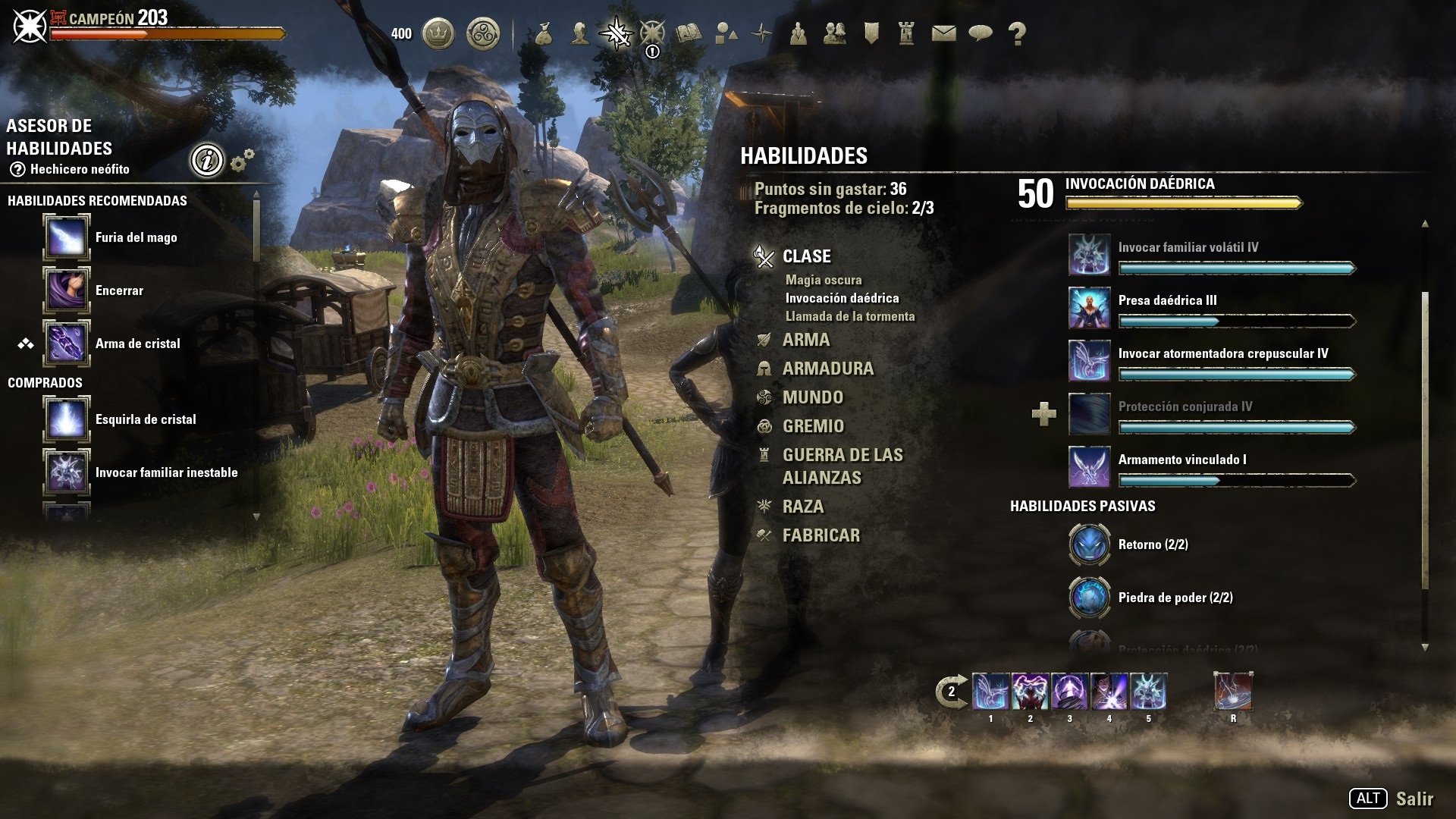Select the Llamada de la tormenta line

pos(849,316)
